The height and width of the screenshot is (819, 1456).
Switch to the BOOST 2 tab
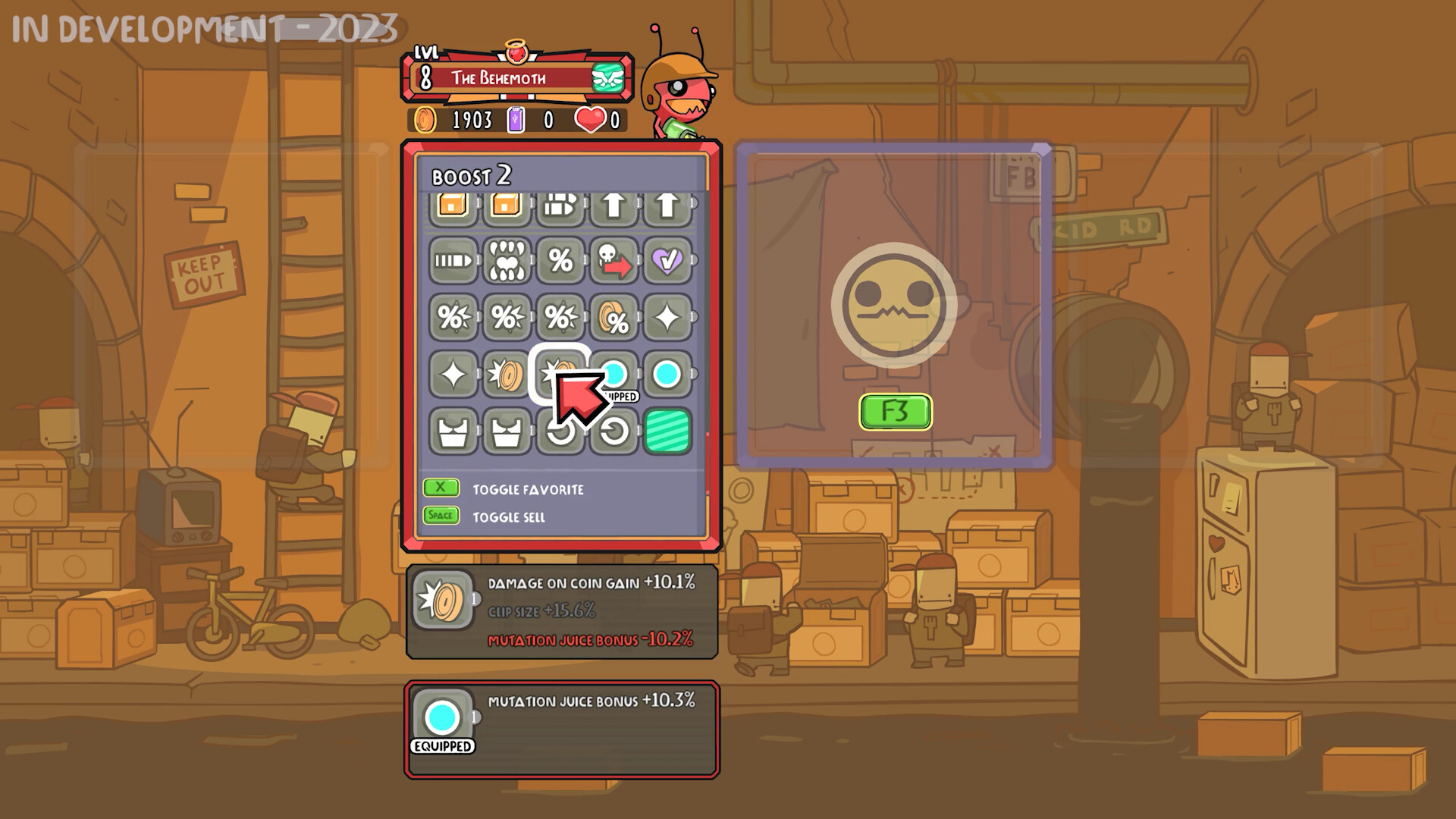click(472, 177)
